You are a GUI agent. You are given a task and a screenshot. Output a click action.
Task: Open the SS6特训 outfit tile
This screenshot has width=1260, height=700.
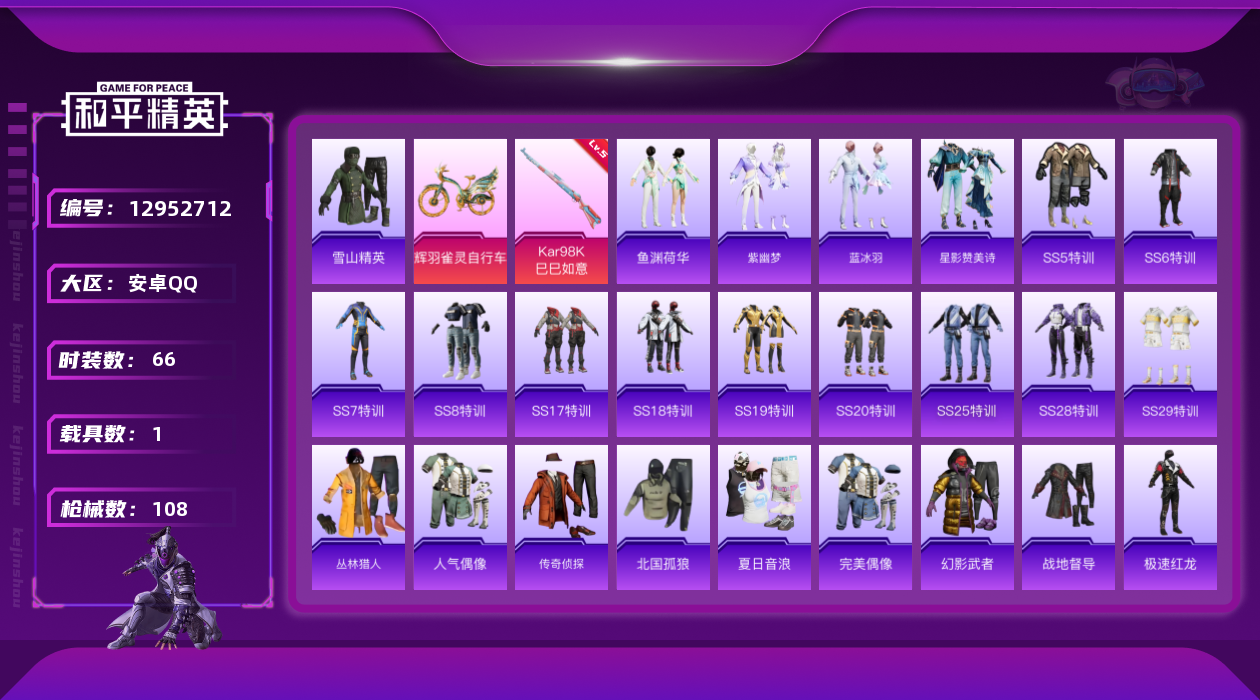1170,211
